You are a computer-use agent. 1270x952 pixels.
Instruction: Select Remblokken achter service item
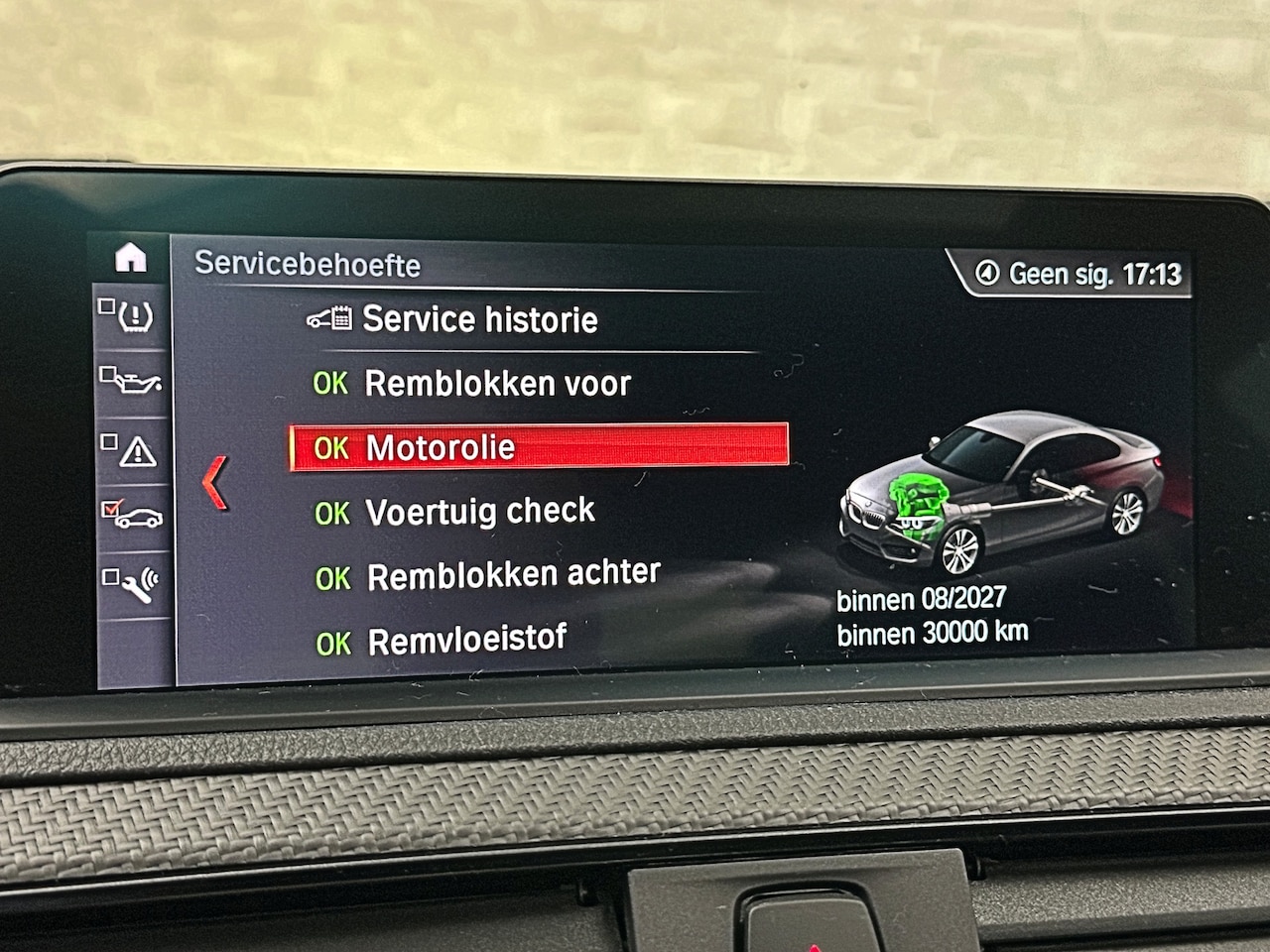tap(512, 575)
